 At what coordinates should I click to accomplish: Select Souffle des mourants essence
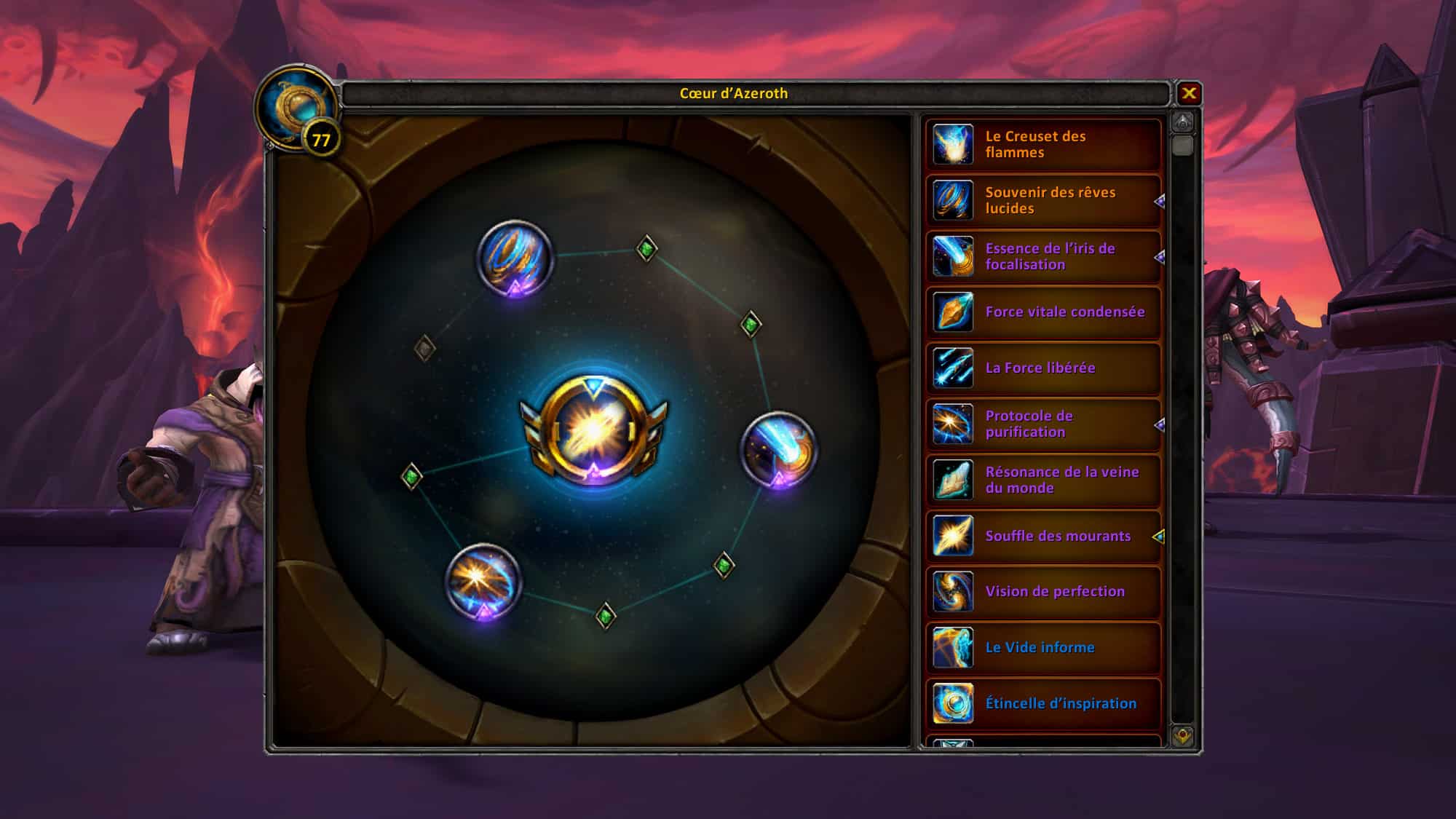(x=1042, y=536)
